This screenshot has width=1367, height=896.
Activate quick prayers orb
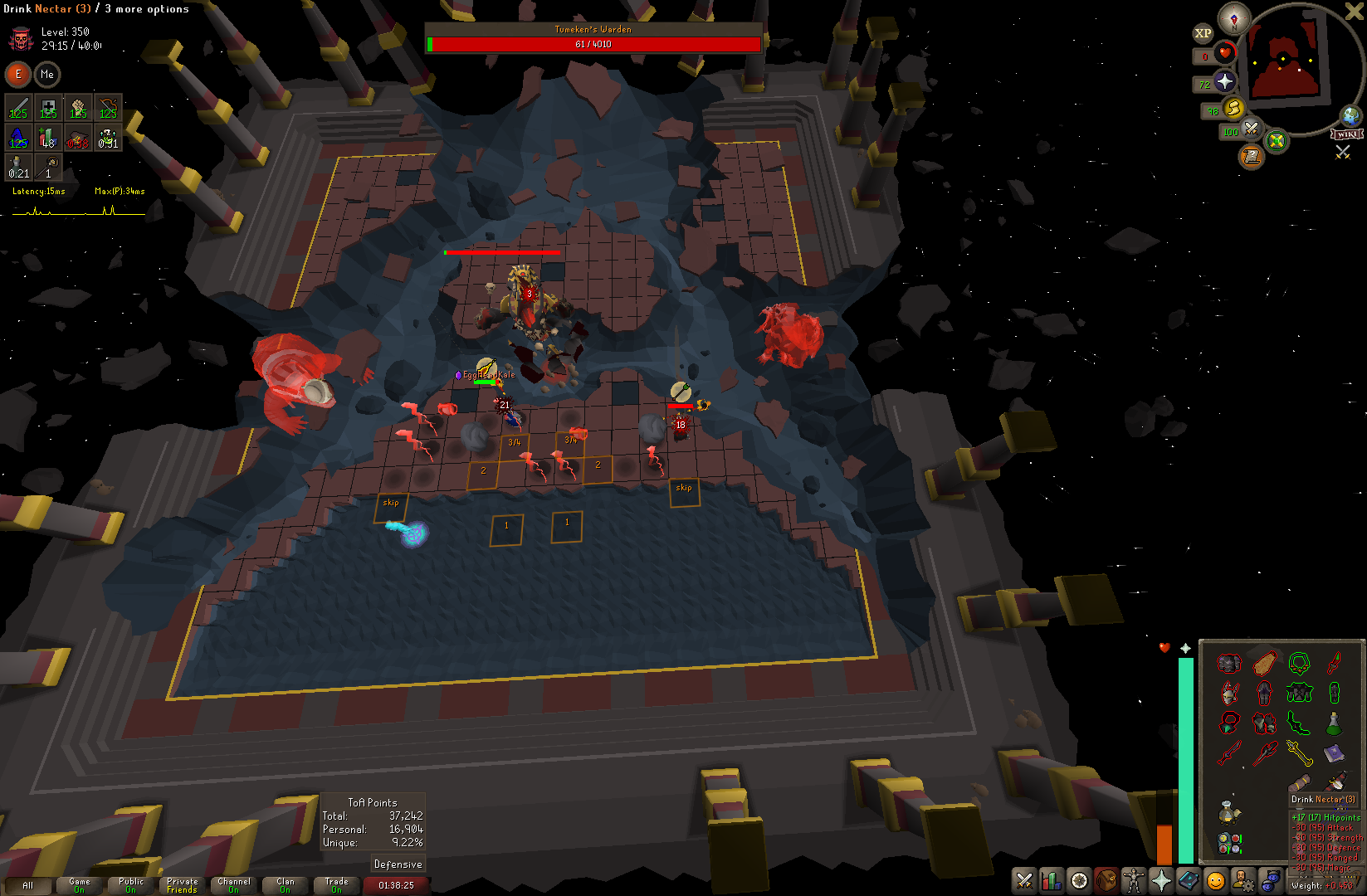pyautogui.click(x=1225, y=81)
